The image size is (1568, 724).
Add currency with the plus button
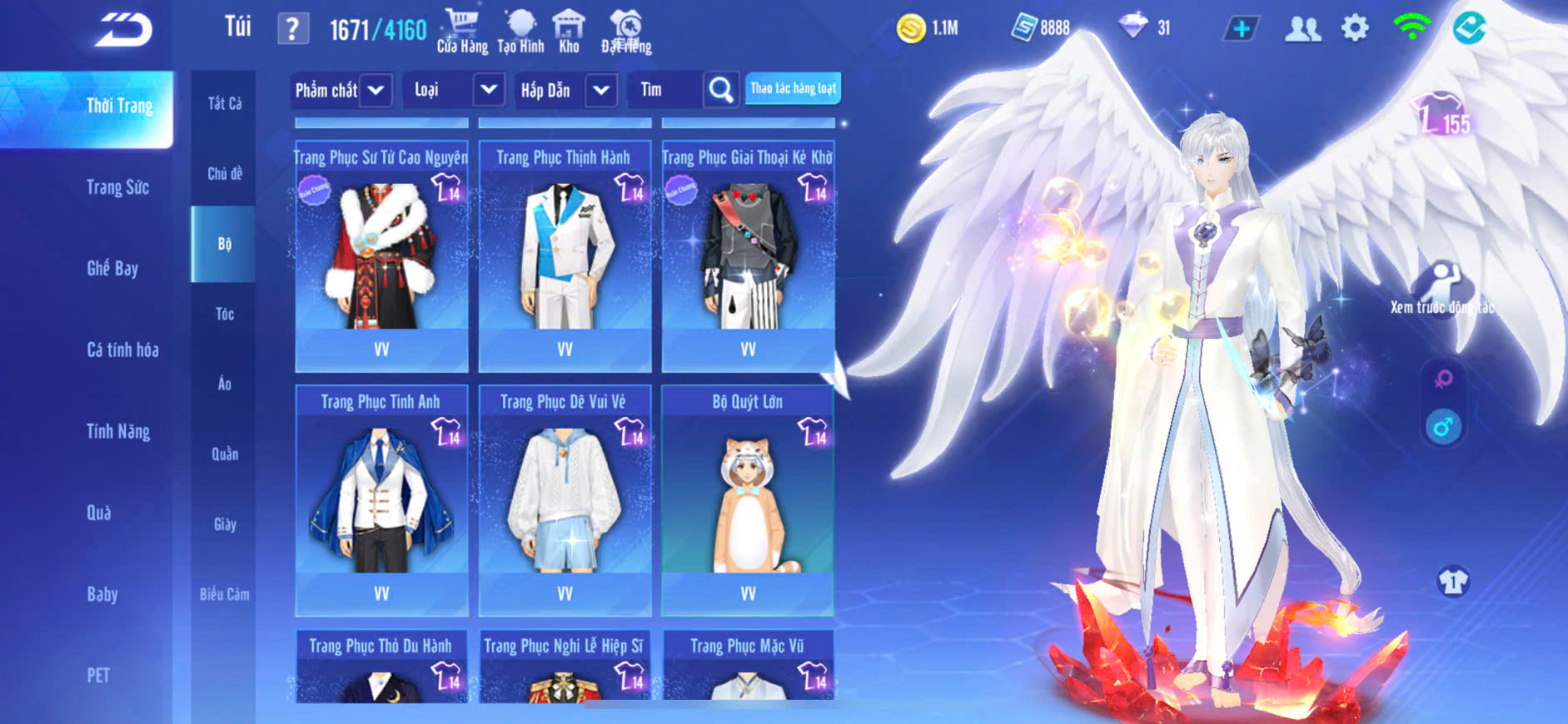click(x=1241, y=29)
